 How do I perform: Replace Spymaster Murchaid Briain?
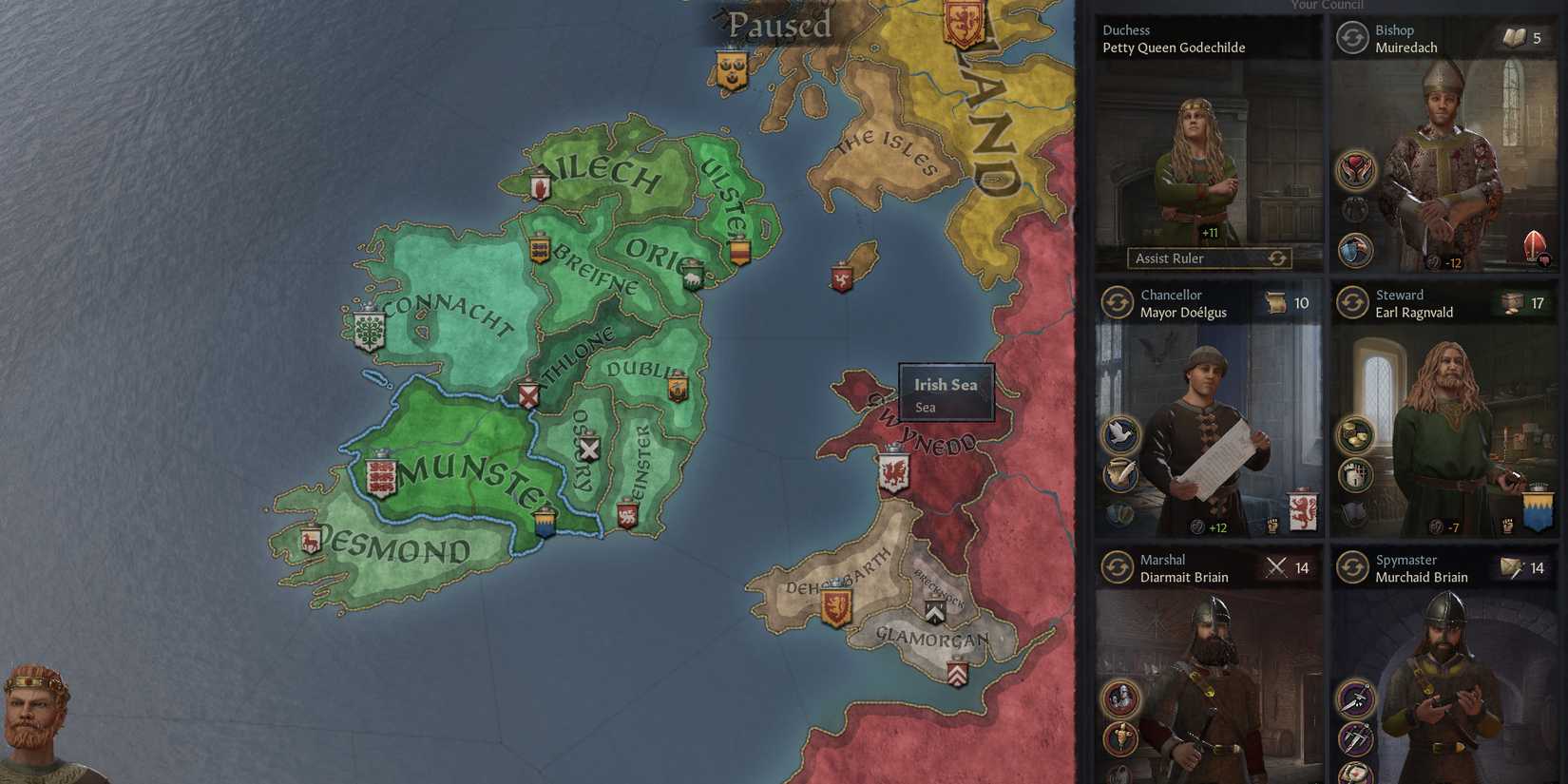pos(1351,567)
